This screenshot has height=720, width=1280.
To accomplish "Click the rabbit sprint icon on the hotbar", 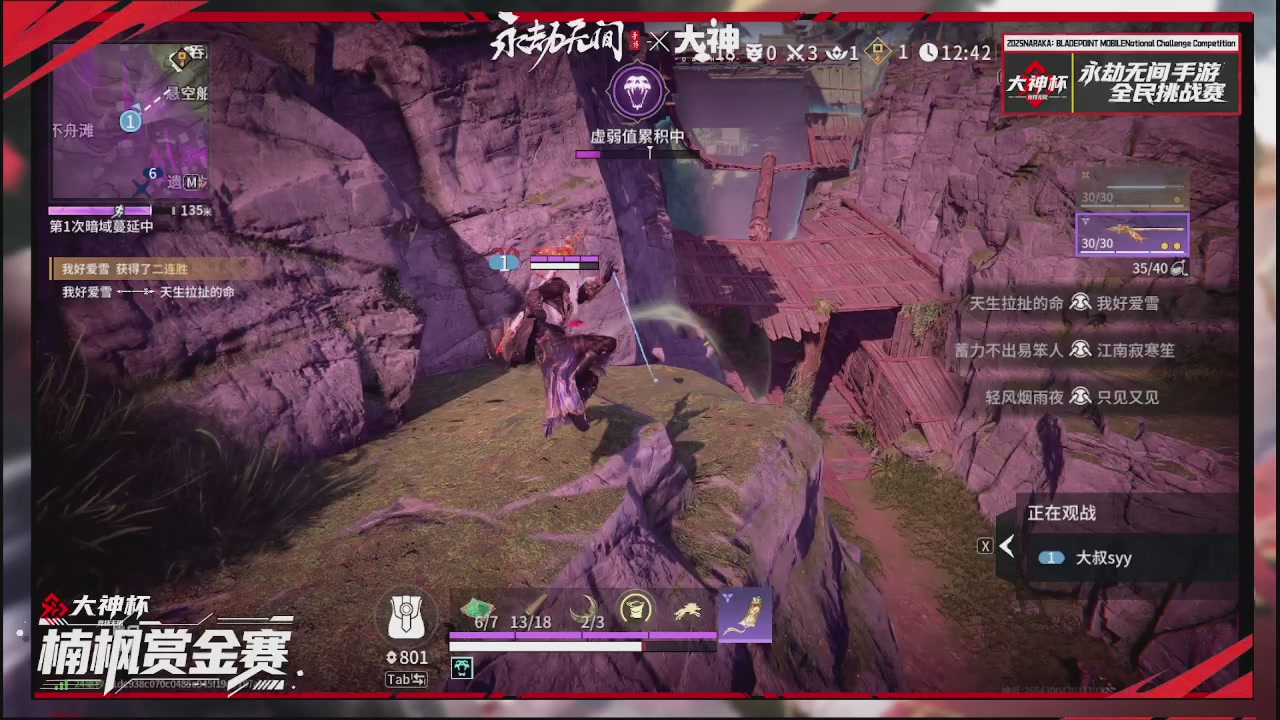I will 687,608.
